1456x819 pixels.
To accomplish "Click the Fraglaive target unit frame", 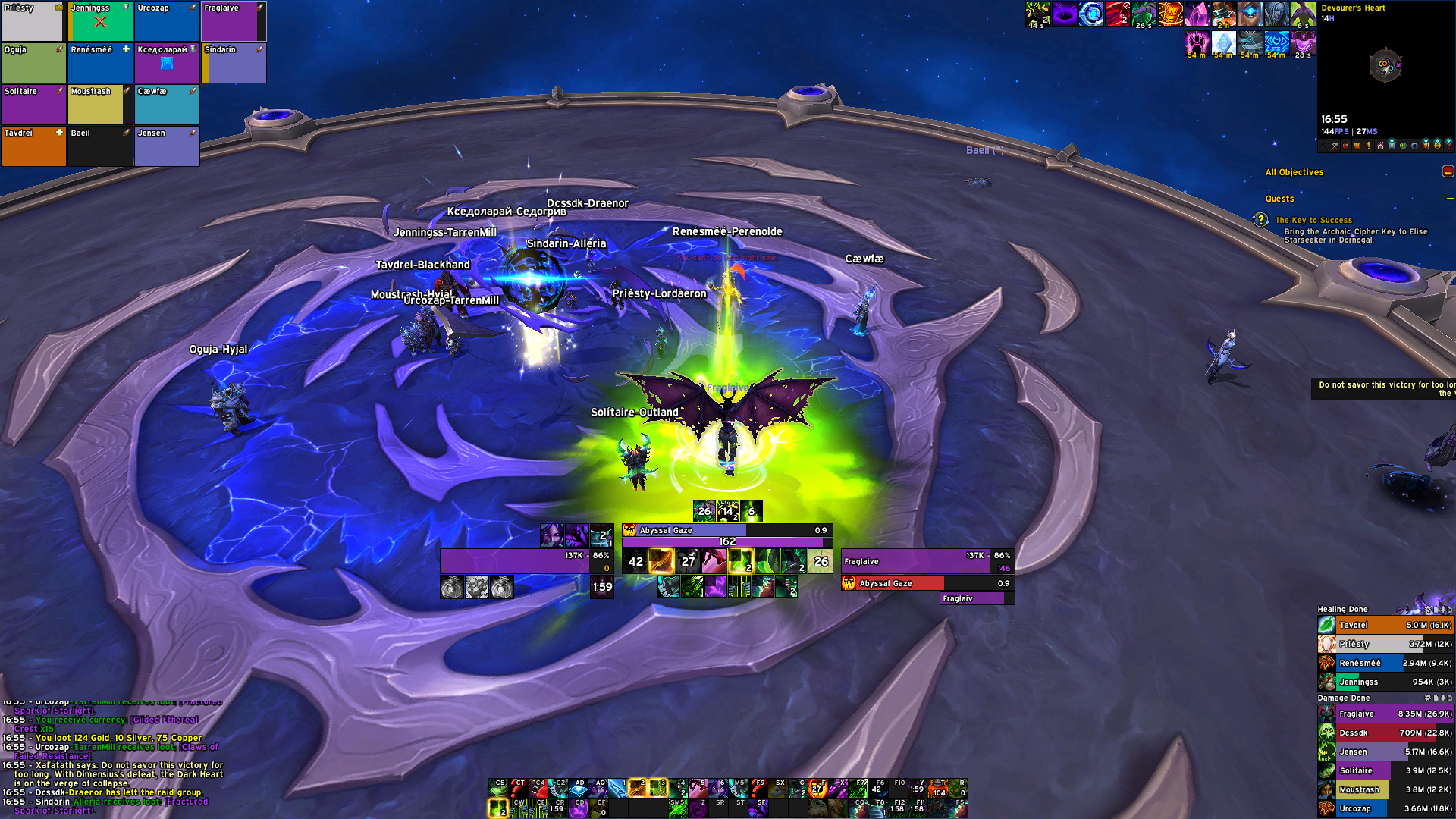I will (x=927, y=562).
